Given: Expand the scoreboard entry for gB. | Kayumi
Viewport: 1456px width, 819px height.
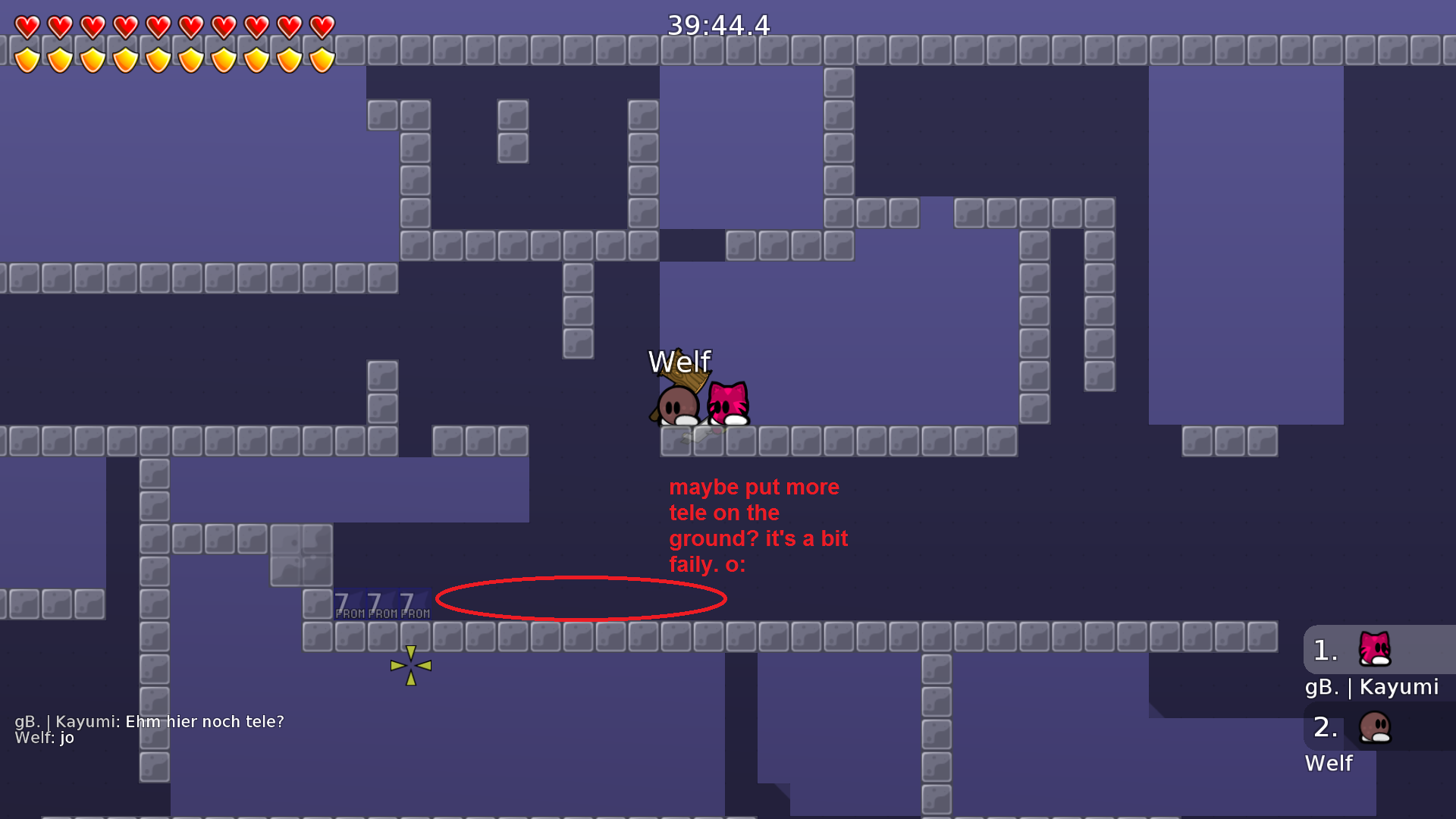Looking at the screenshot, I should pos(1373,687).
